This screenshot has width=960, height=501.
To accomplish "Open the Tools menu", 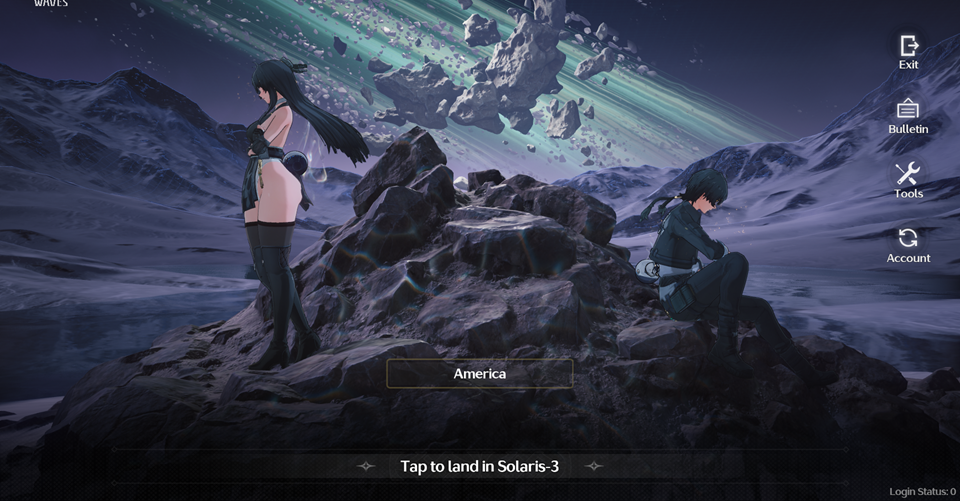I will click(x=908, y=179).
